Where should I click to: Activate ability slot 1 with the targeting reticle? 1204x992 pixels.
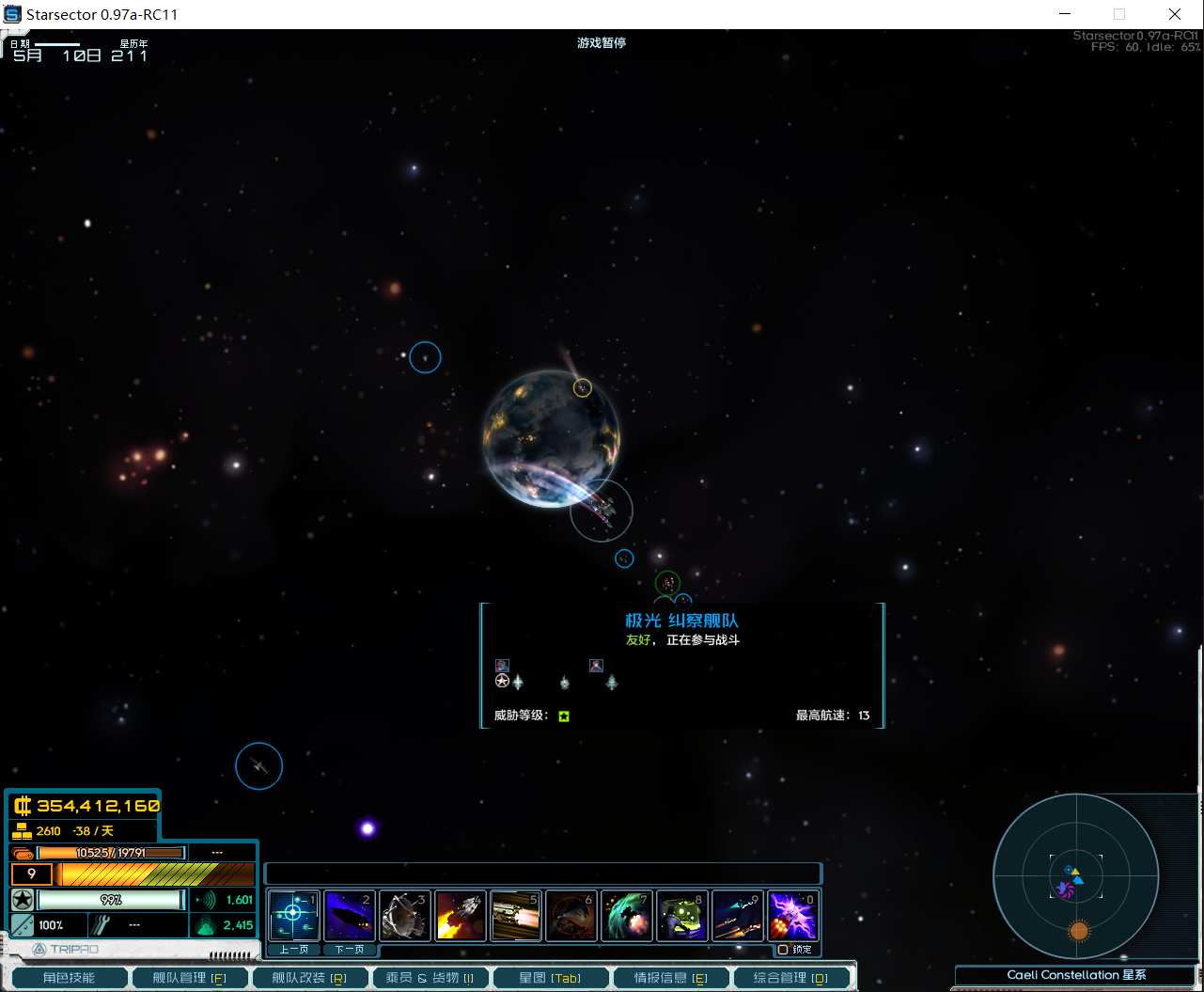(293, 915)
